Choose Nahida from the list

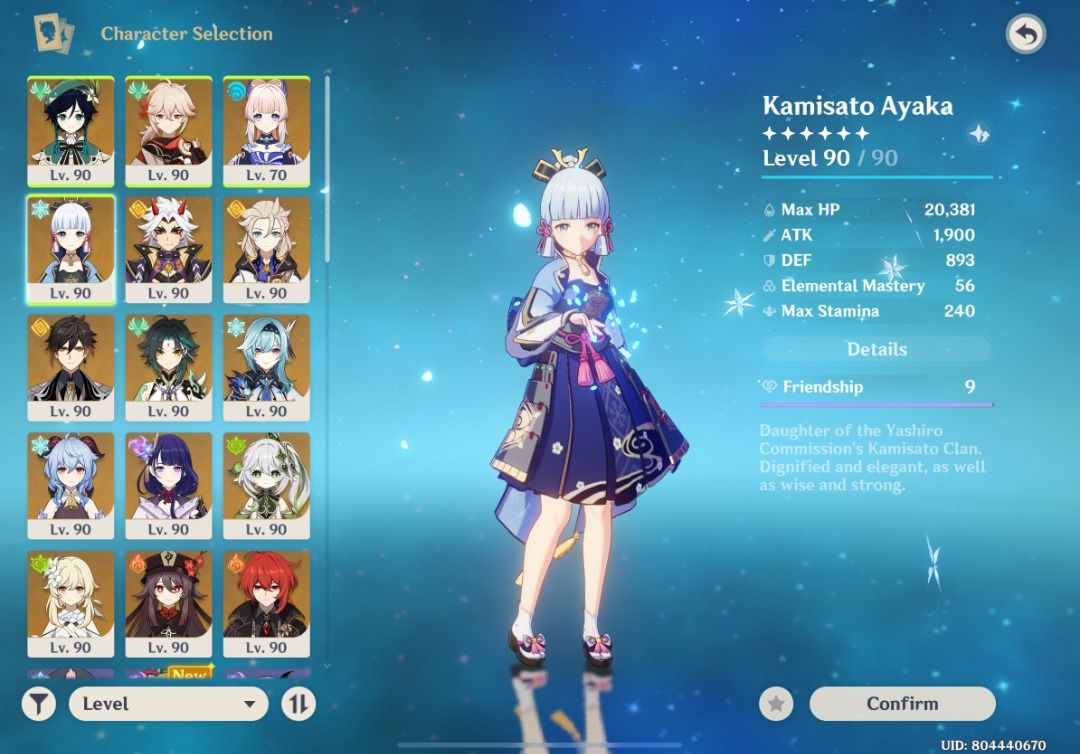tap(266, 485)
